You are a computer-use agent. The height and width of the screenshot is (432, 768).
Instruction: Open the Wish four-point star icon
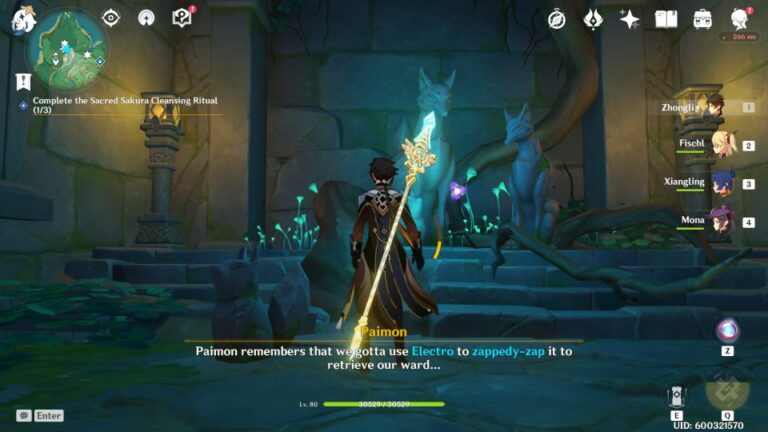629,19
